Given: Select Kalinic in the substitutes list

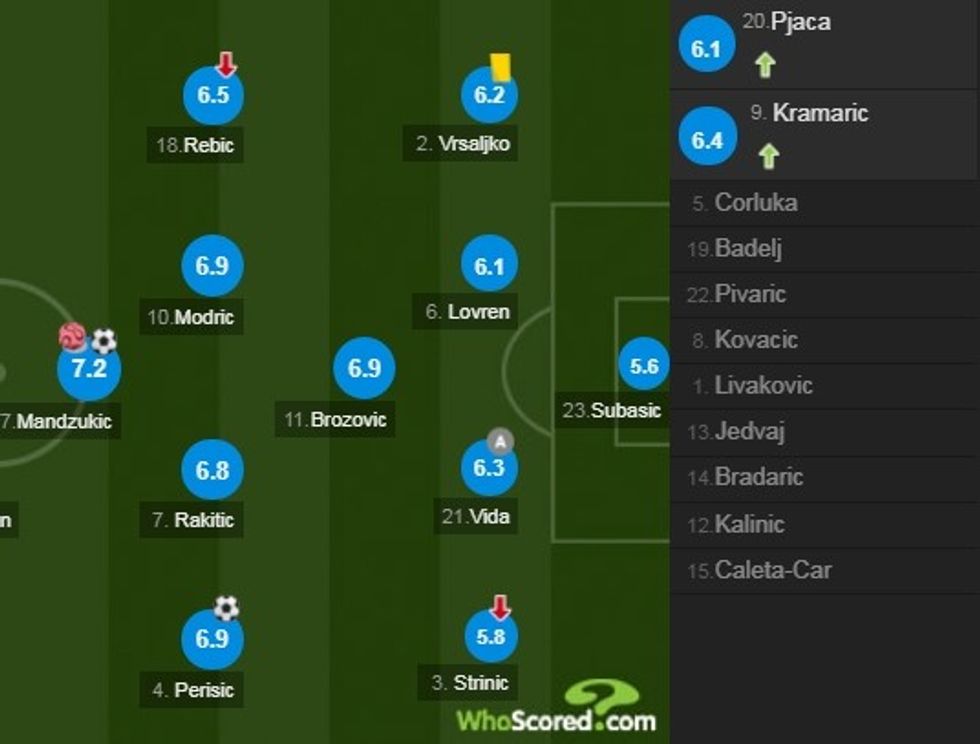Looking at the screenshot, I should 749,524.
